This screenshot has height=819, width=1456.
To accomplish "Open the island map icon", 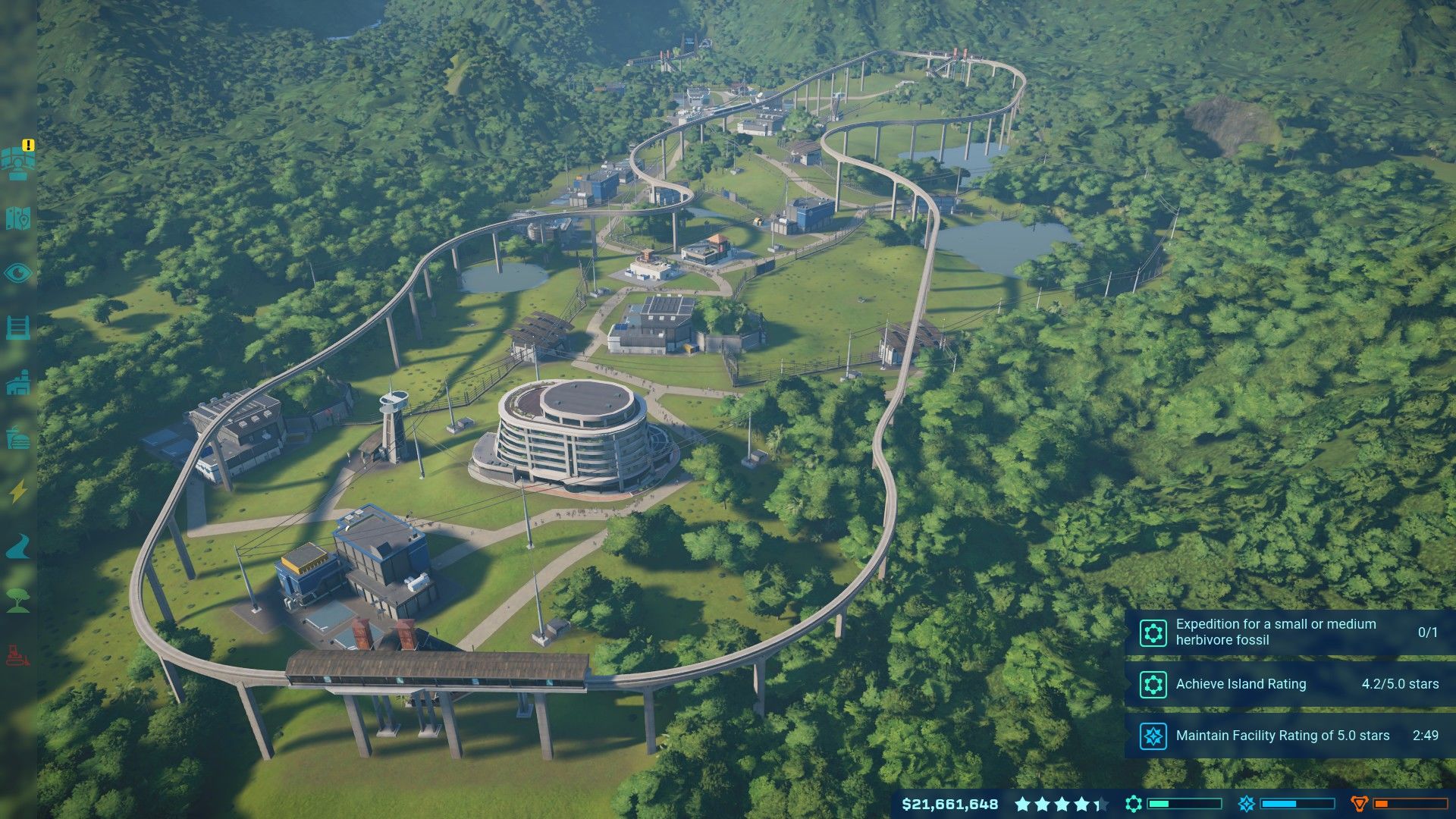I will pyautogui.click(x=18, y=218).
